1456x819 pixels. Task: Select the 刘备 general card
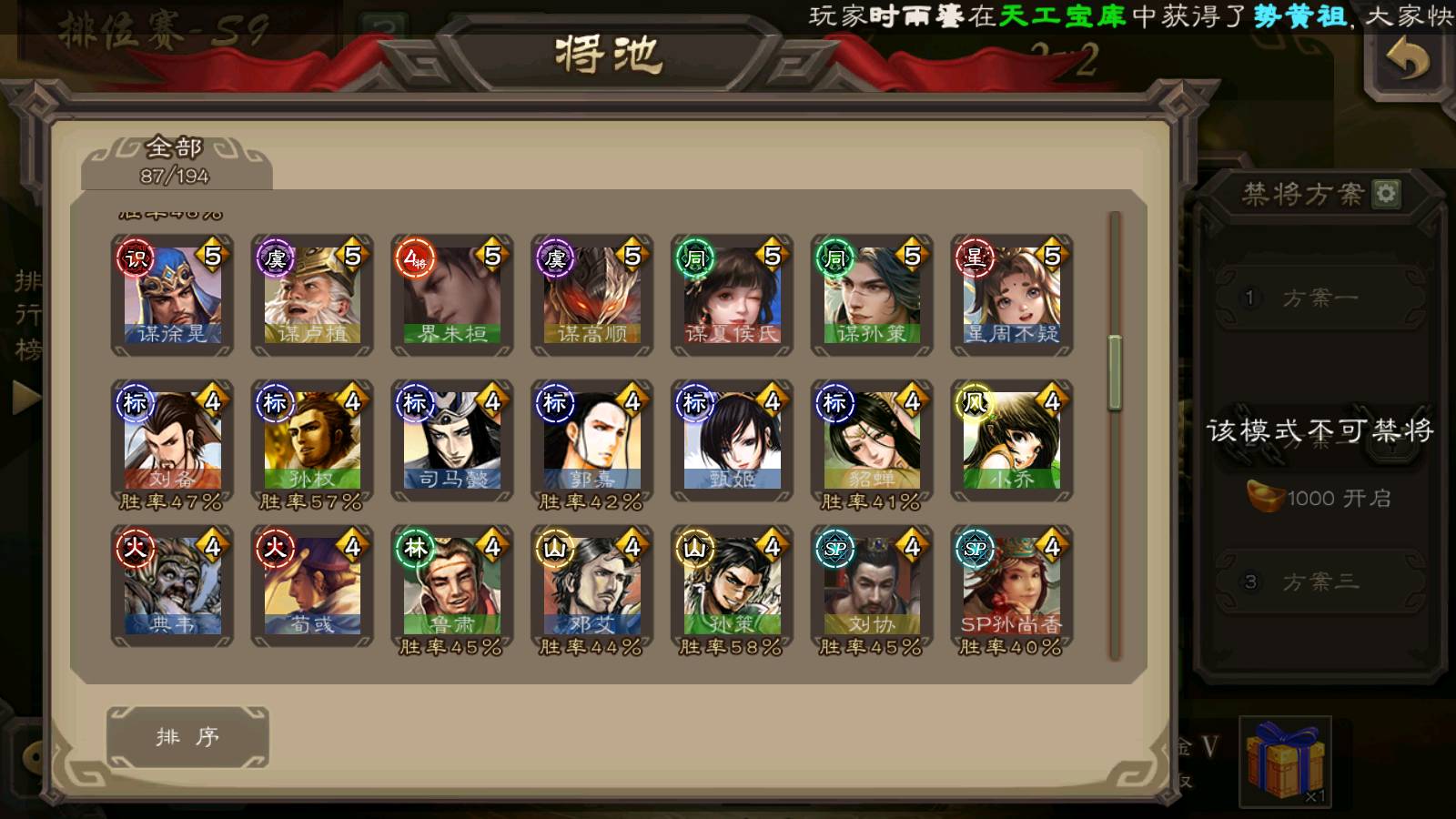point(172,440)
